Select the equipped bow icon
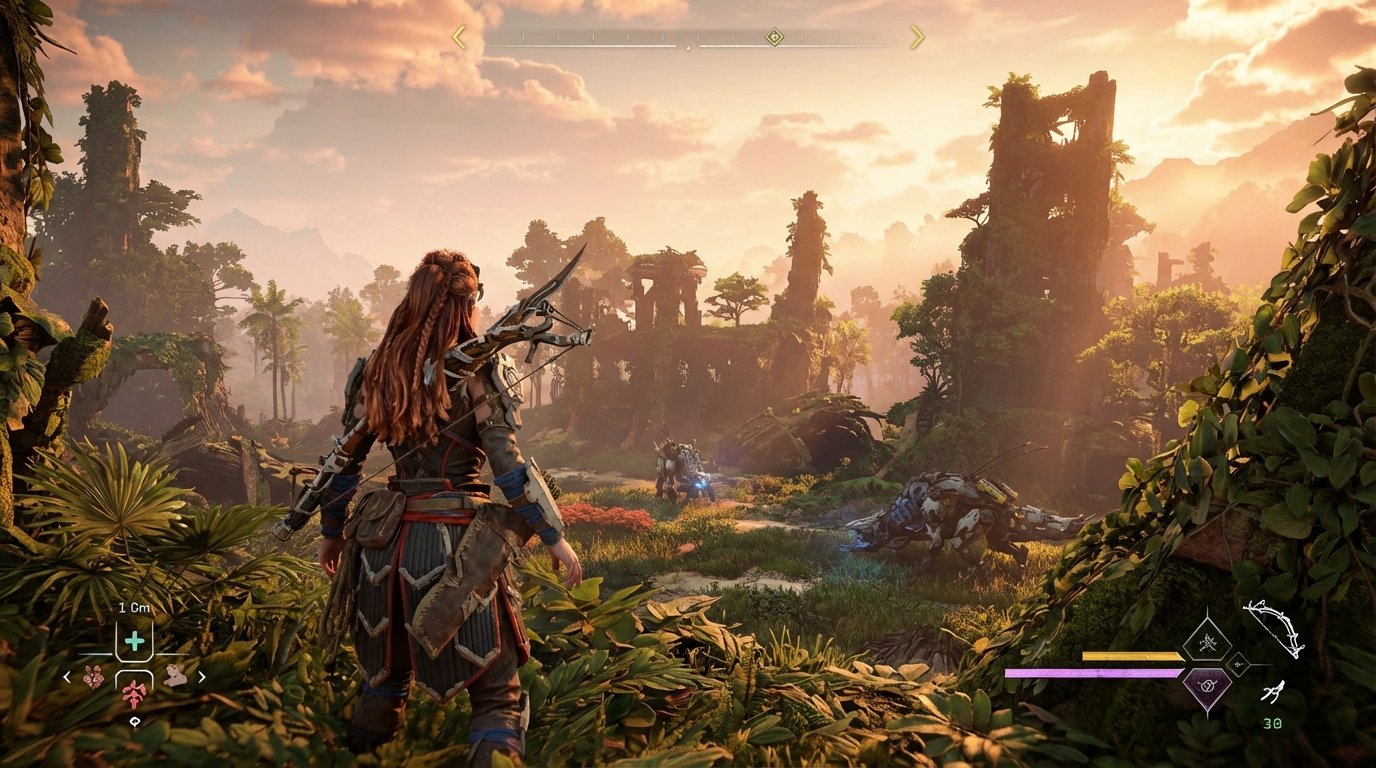Image resolution: width=1376 pixels, height=768 pixels. (1276, 629)
